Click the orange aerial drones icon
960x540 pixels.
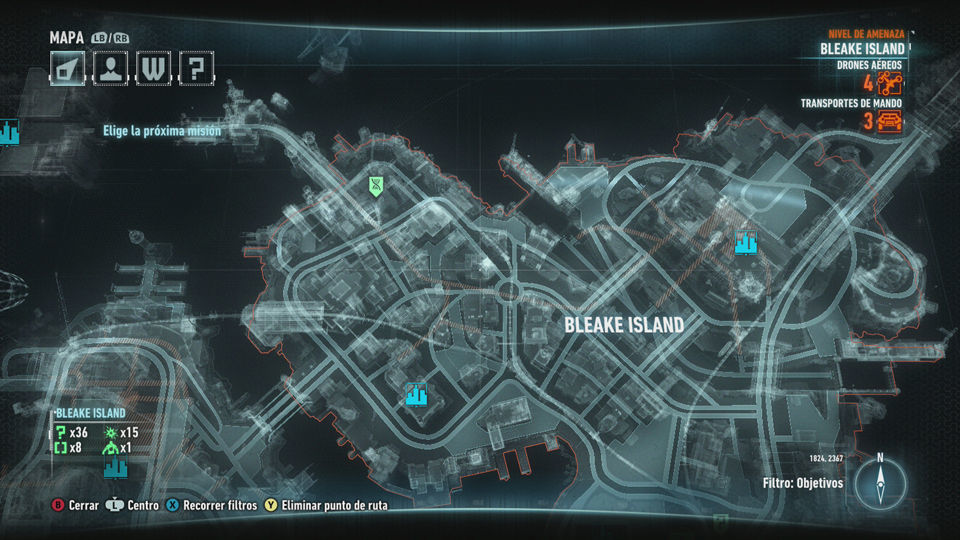(x=891, y=84)
